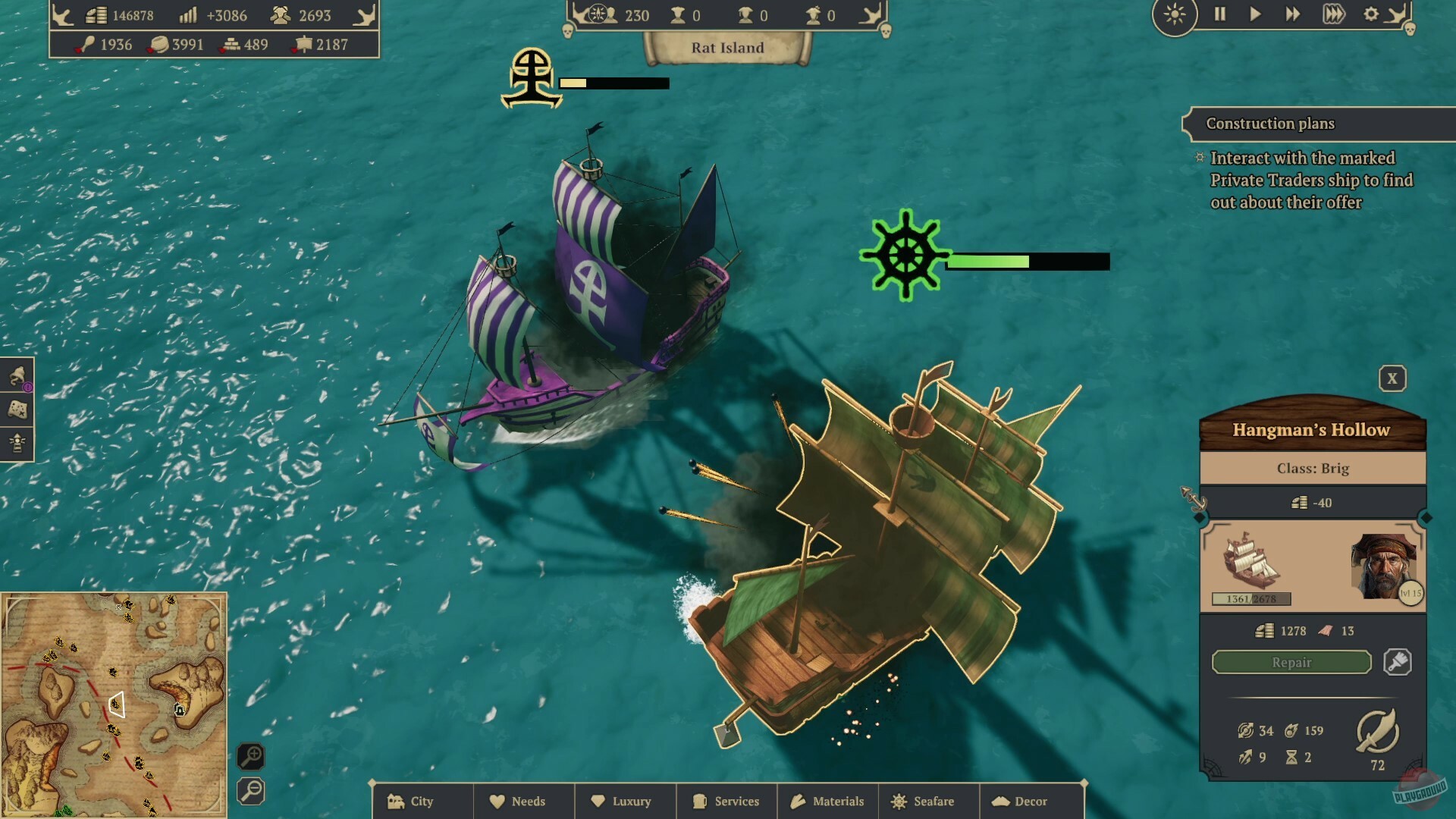1456x819 pixels.
Task: Open the treasure map icon in the sidebar
Action: point(17,407)
